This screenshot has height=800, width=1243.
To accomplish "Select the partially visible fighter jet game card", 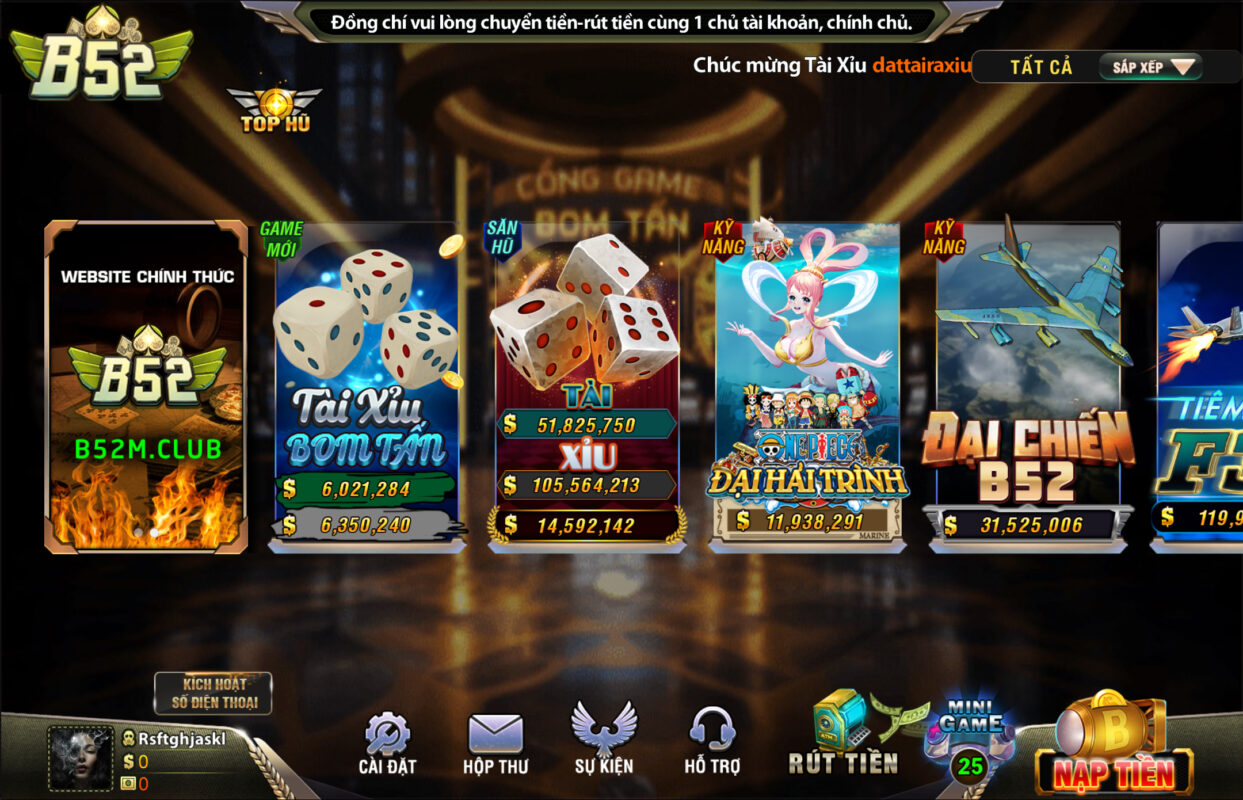I will (x=1200, y=385).
